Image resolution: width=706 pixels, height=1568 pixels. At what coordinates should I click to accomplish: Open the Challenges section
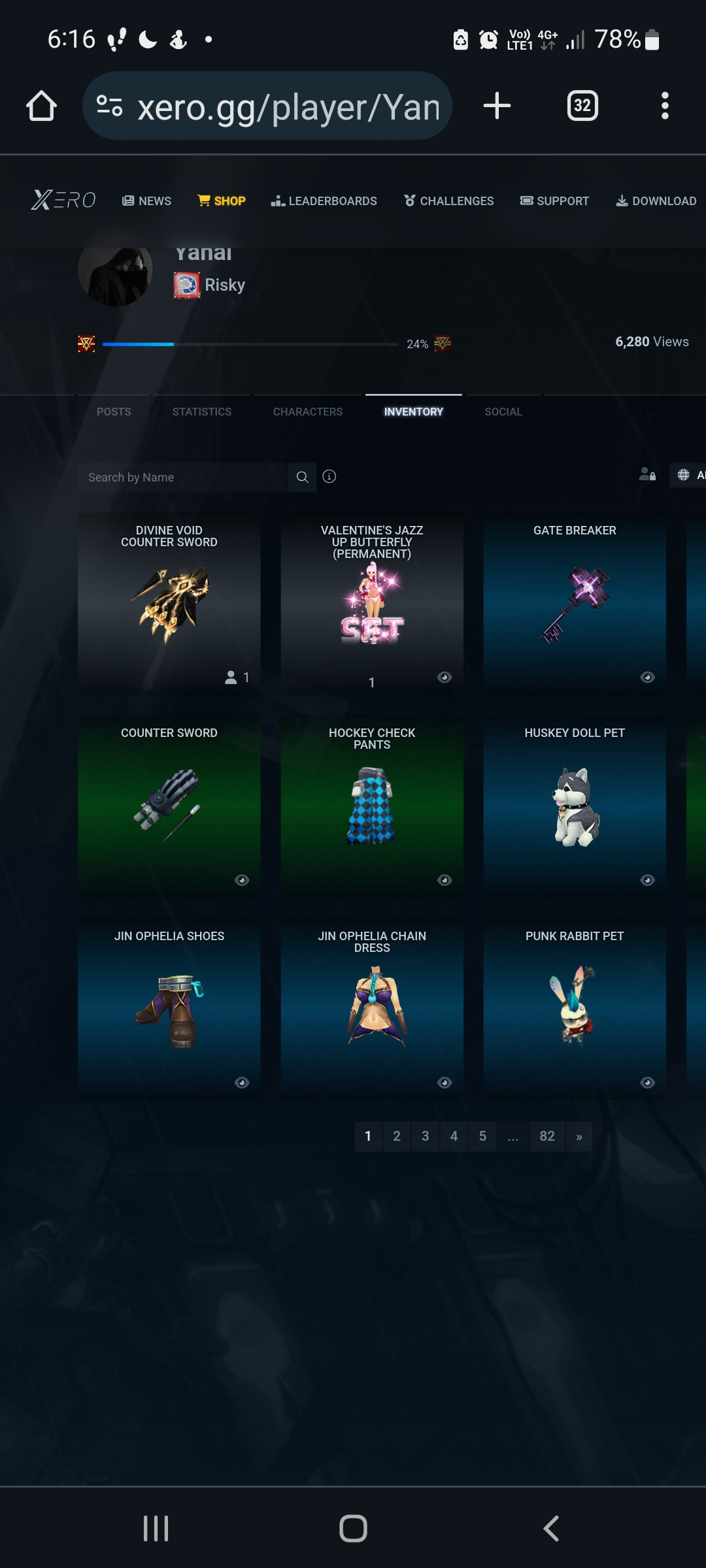[449, 201]
